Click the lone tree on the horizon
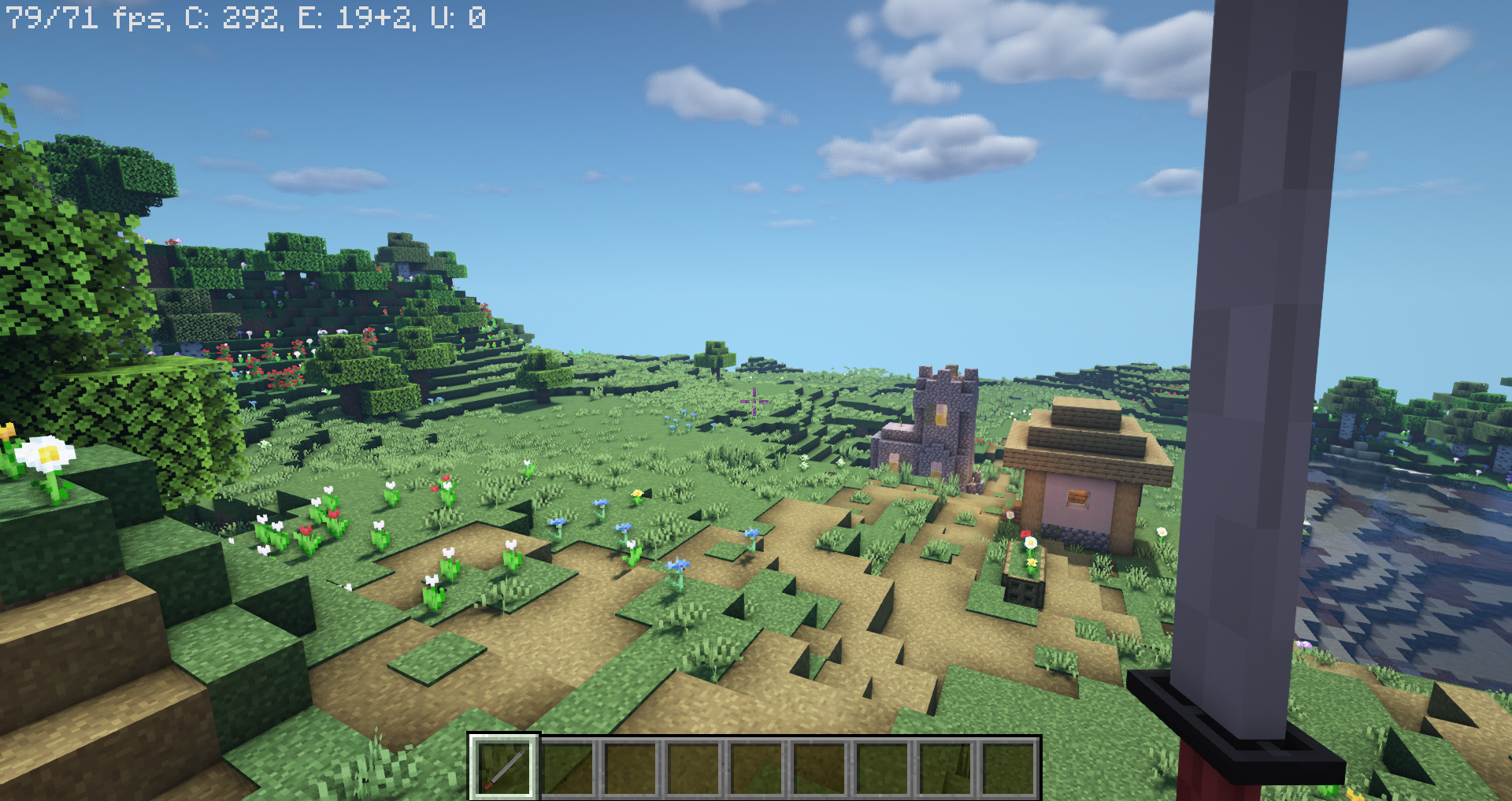Screen dimensions: 1512x801 [715, 353]
